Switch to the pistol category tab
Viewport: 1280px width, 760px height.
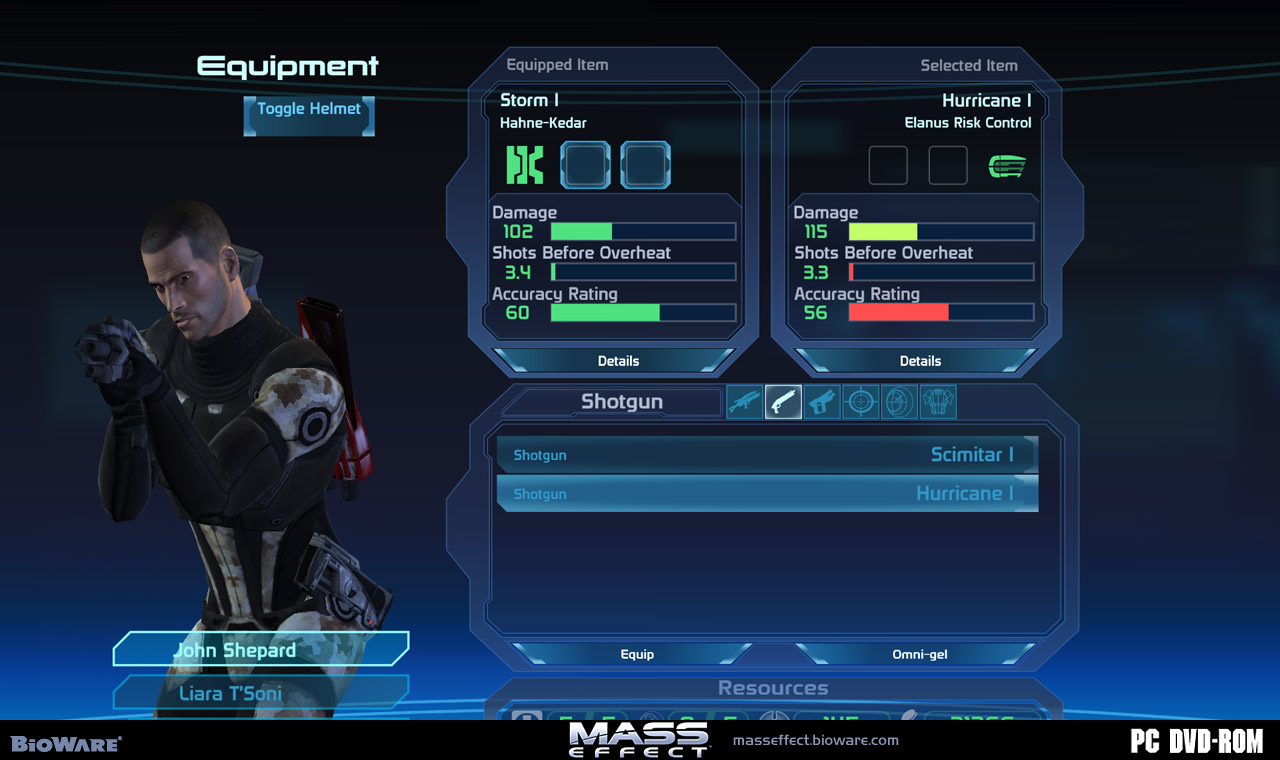(822, 402)
